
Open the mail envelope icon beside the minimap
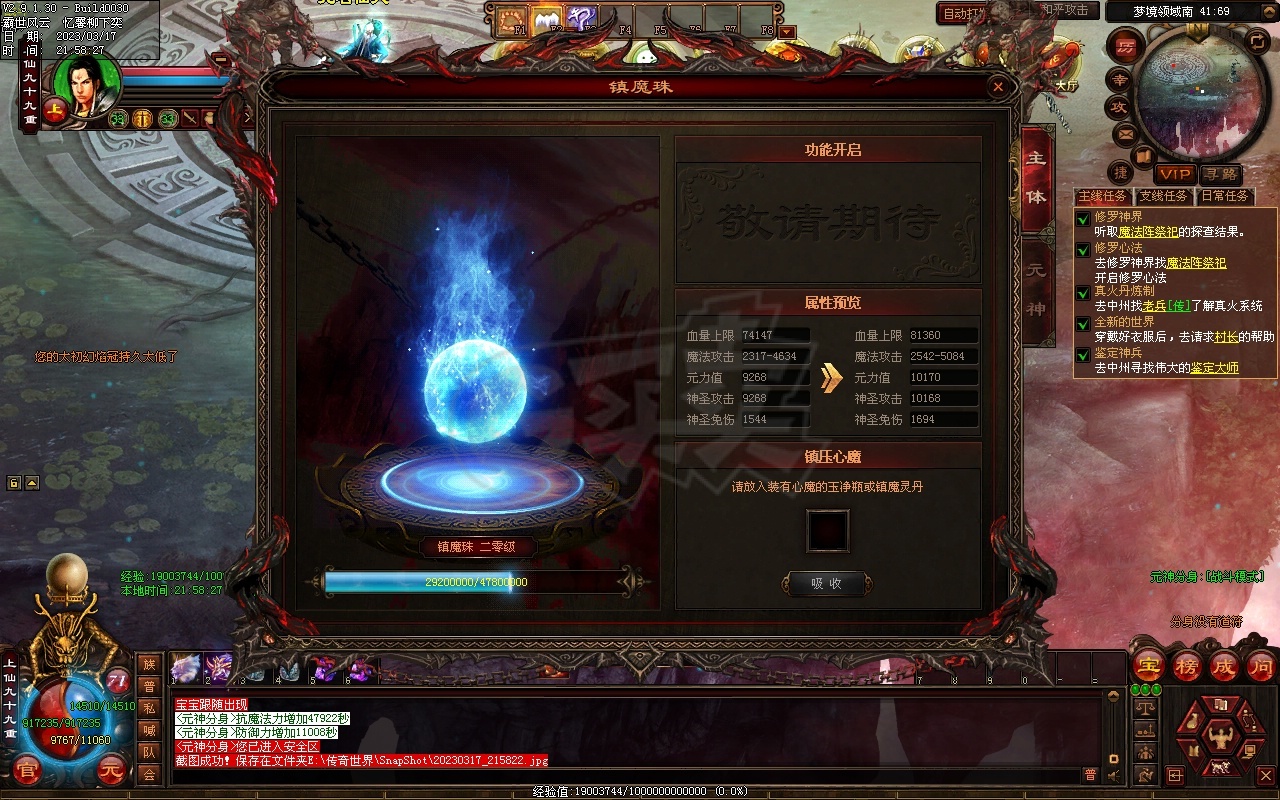coord(1125,134)
